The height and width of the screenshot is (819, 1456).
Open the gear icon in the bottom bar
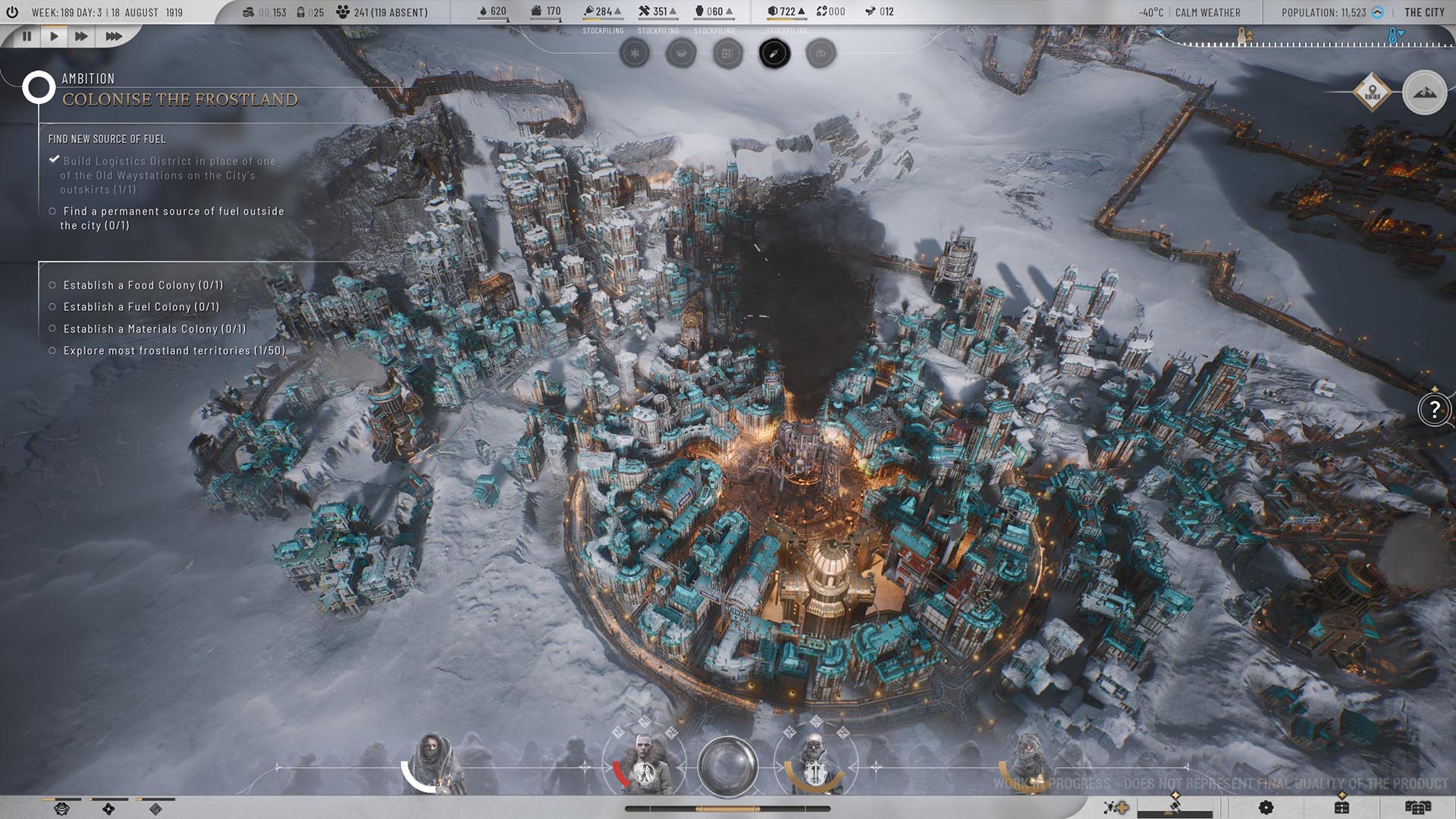(1266, 807)
